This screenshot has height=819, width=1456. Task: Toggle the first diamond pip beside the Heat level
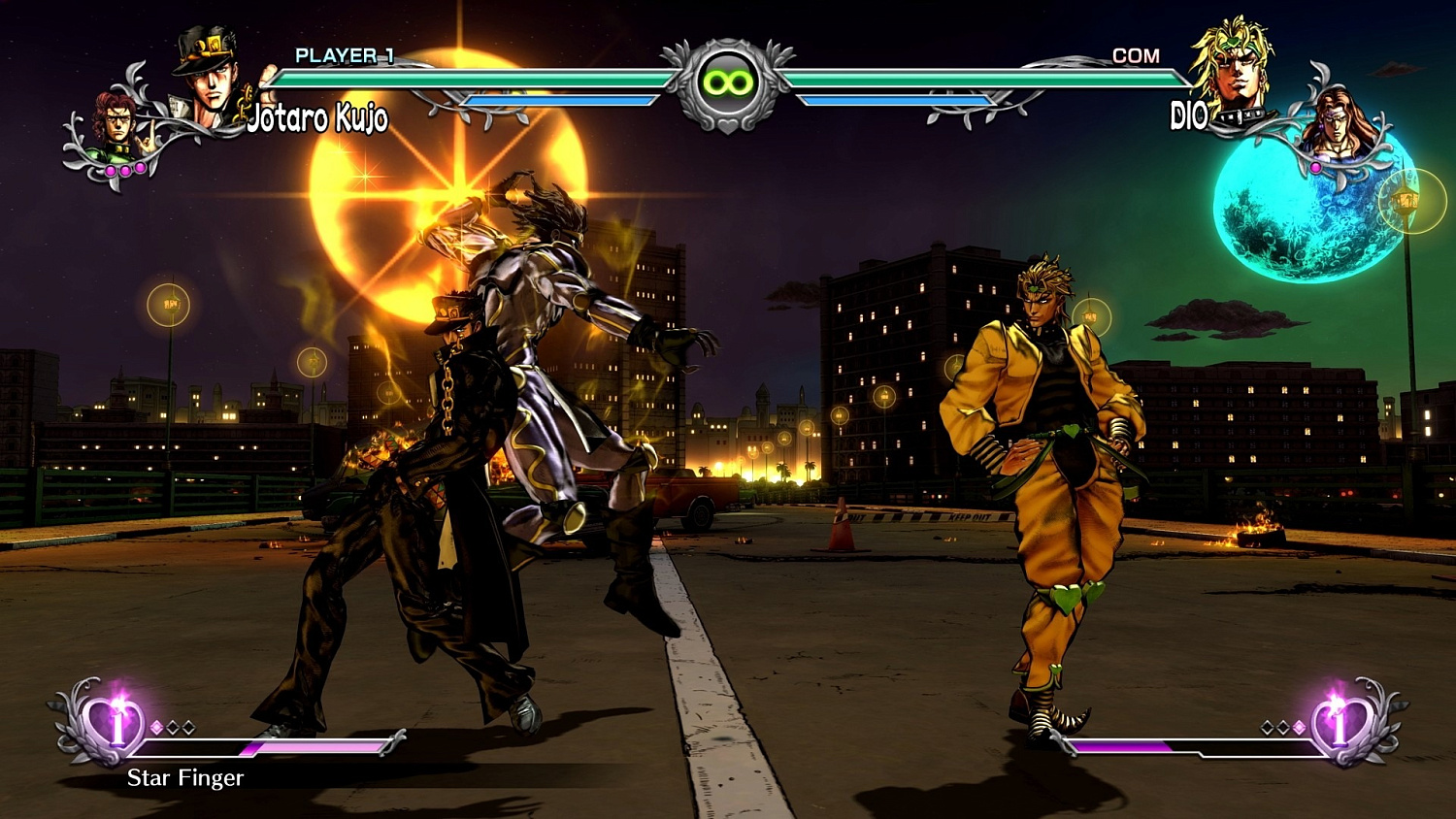(x=155, y=727)
